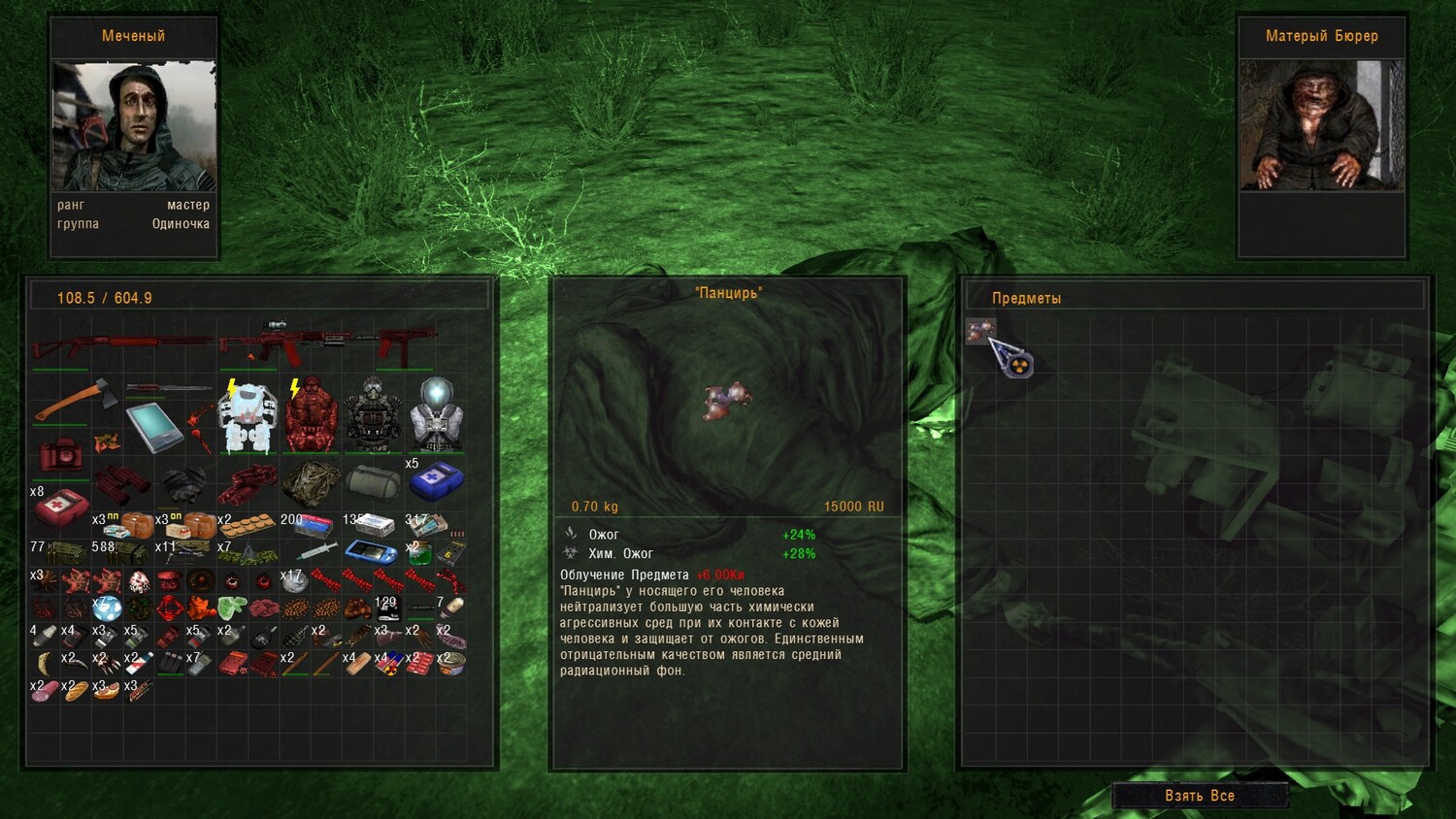Select the scientific suit with glowing helmet

pyautogui.click(x=435, y=415)
